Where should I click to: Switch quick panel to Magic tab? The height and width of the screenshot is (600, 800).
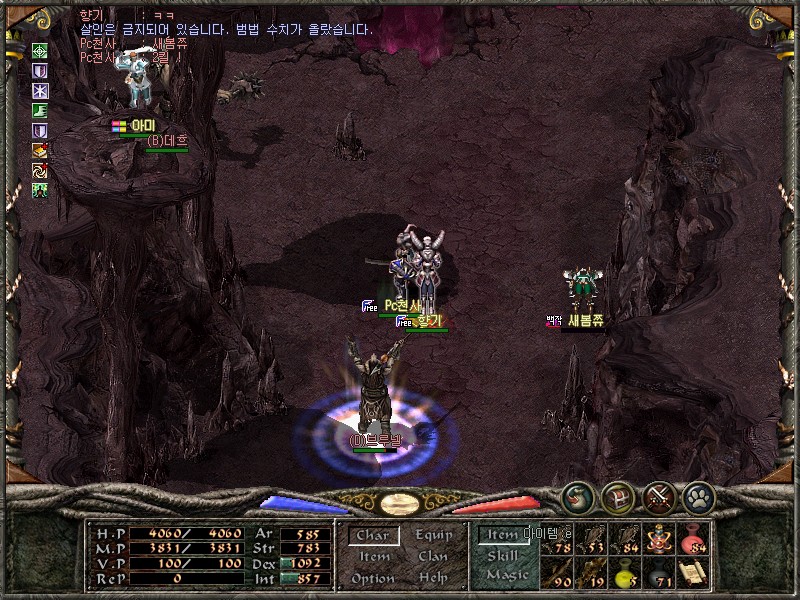point(505,575)
